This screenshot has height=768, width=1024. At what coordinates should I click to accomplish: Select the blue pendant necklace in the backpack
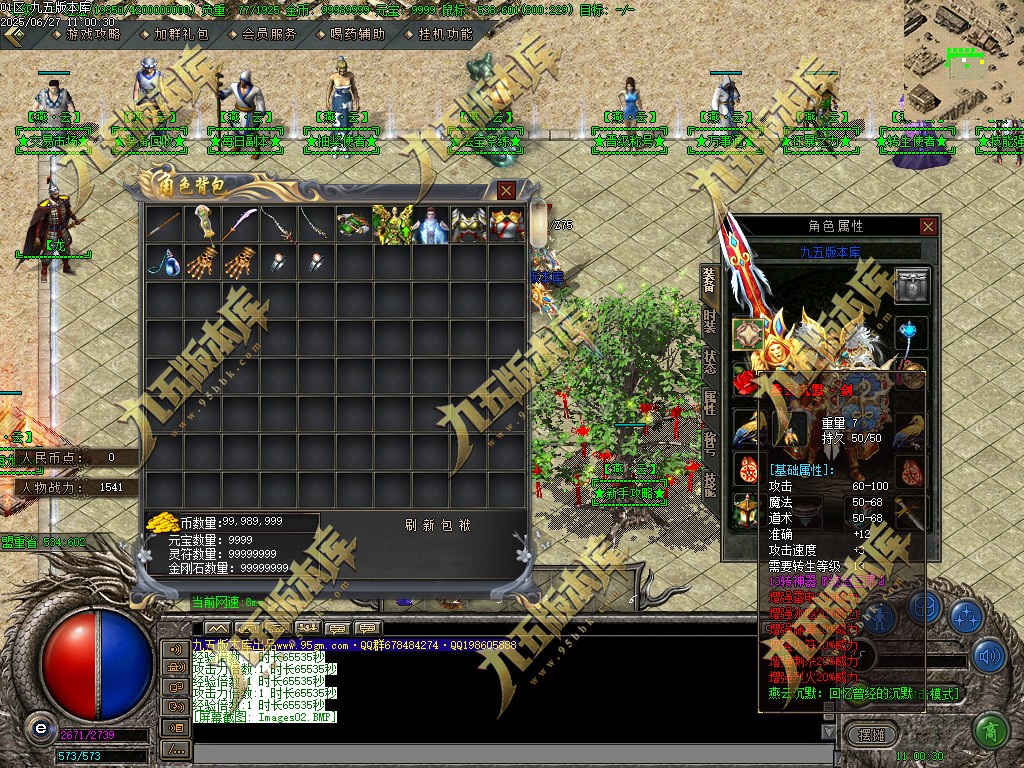[164, 262]
